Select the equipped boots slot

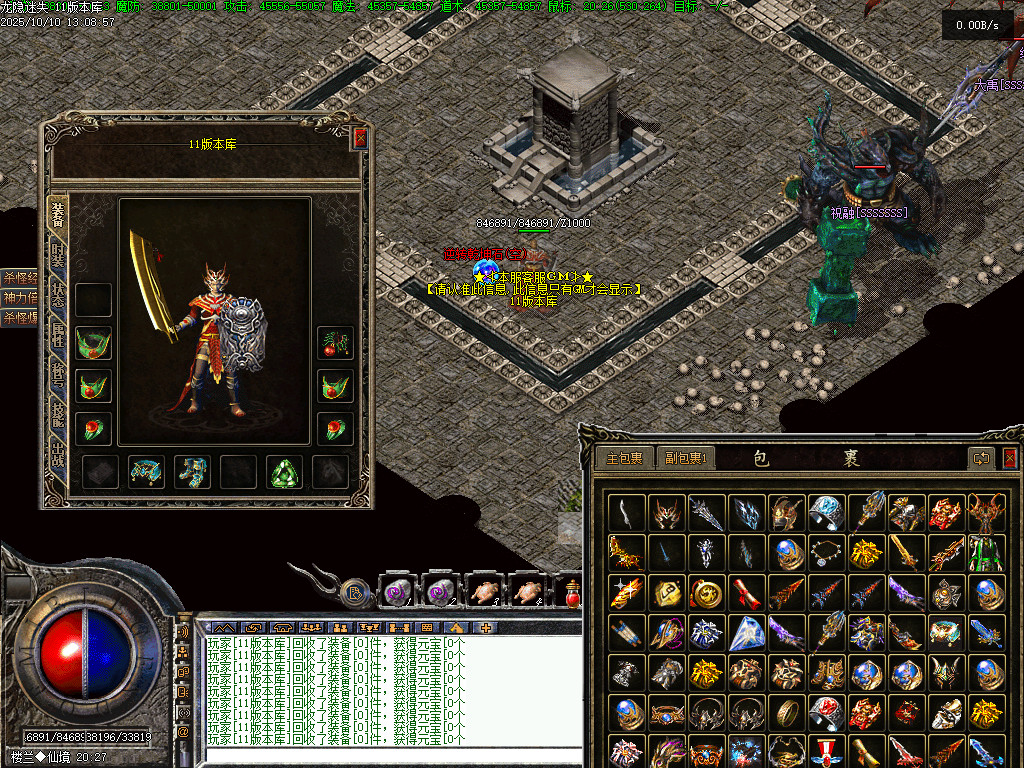pos(192,472)
